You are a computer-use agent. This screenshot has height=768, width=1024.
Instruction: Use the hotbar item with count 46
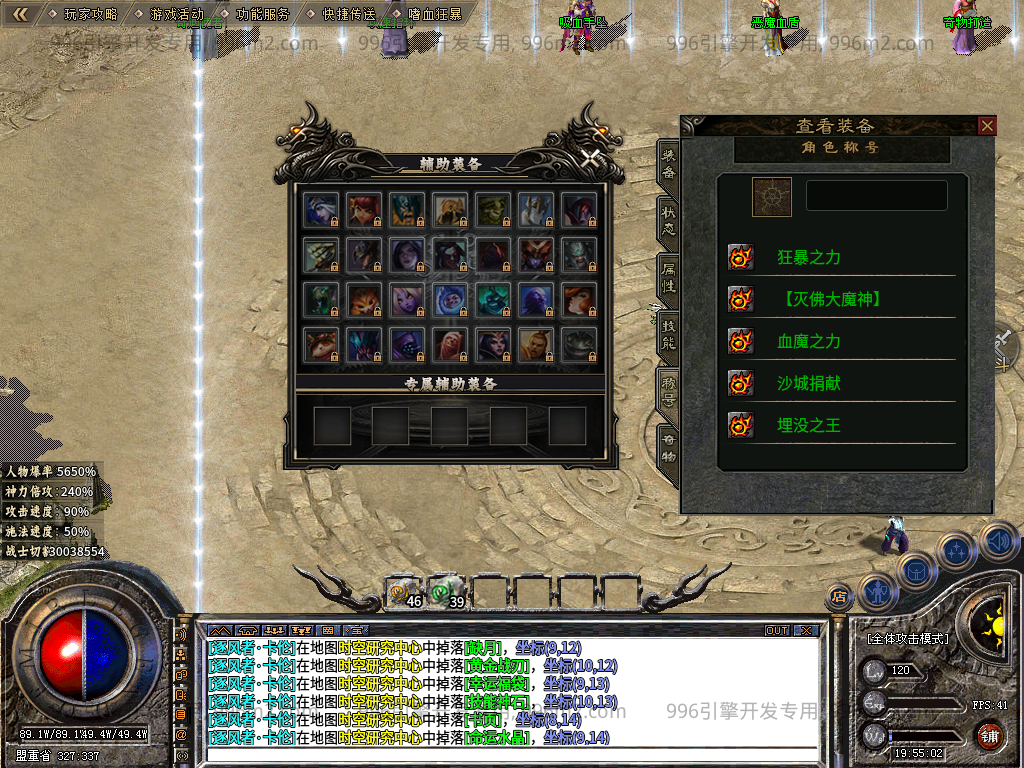(404, 593)
